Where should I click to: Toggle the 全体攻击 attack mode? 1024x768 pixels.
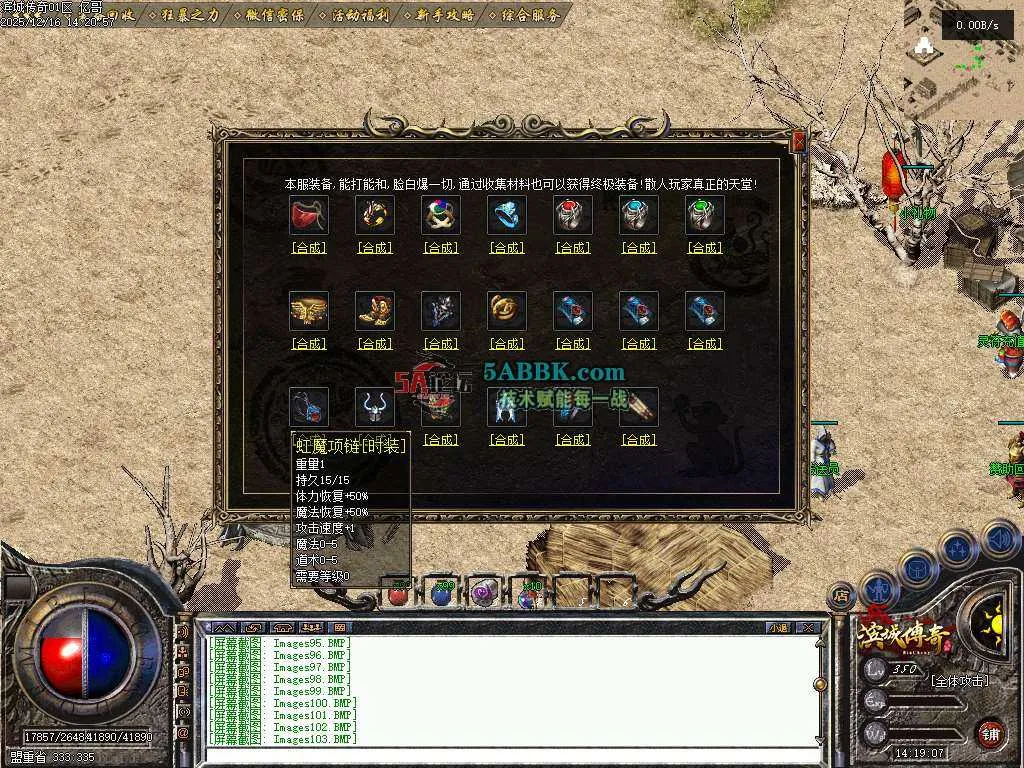[x=959, y=681]
